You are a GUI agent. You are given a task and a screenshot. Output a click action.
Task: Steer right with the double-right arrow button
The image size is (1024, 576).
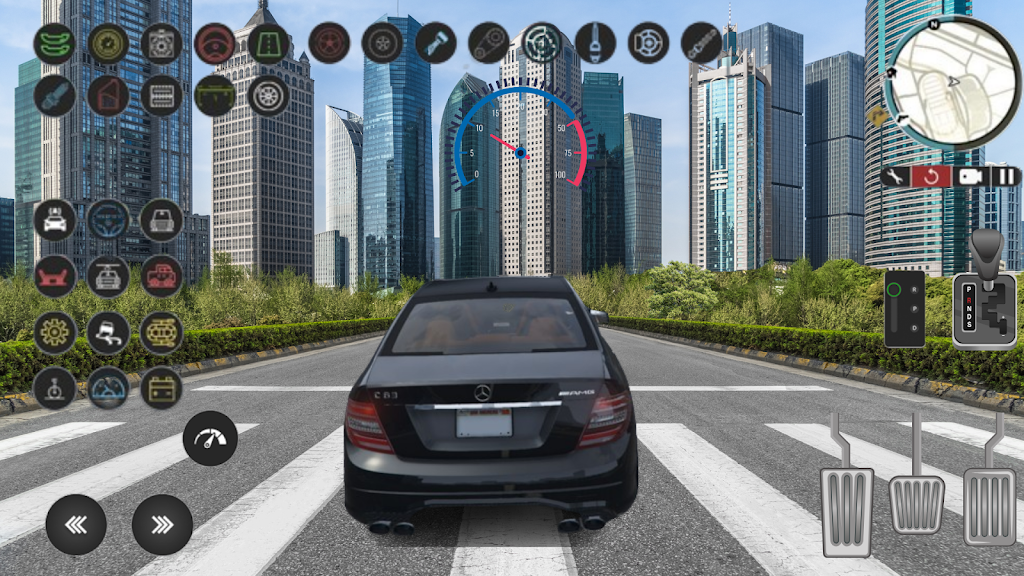coord(161,524)
